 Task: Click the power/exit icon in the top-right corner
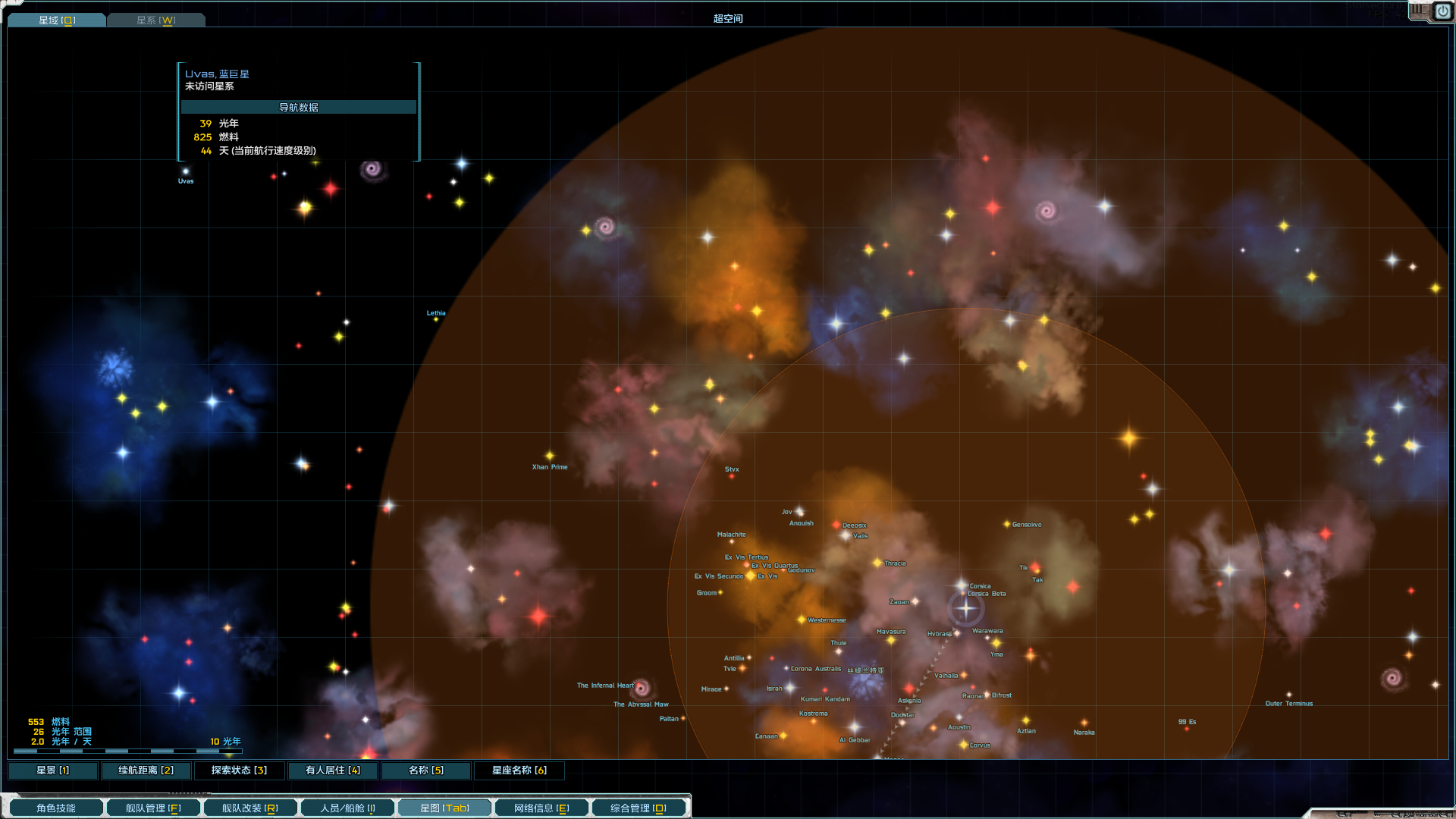(1443, 11)
